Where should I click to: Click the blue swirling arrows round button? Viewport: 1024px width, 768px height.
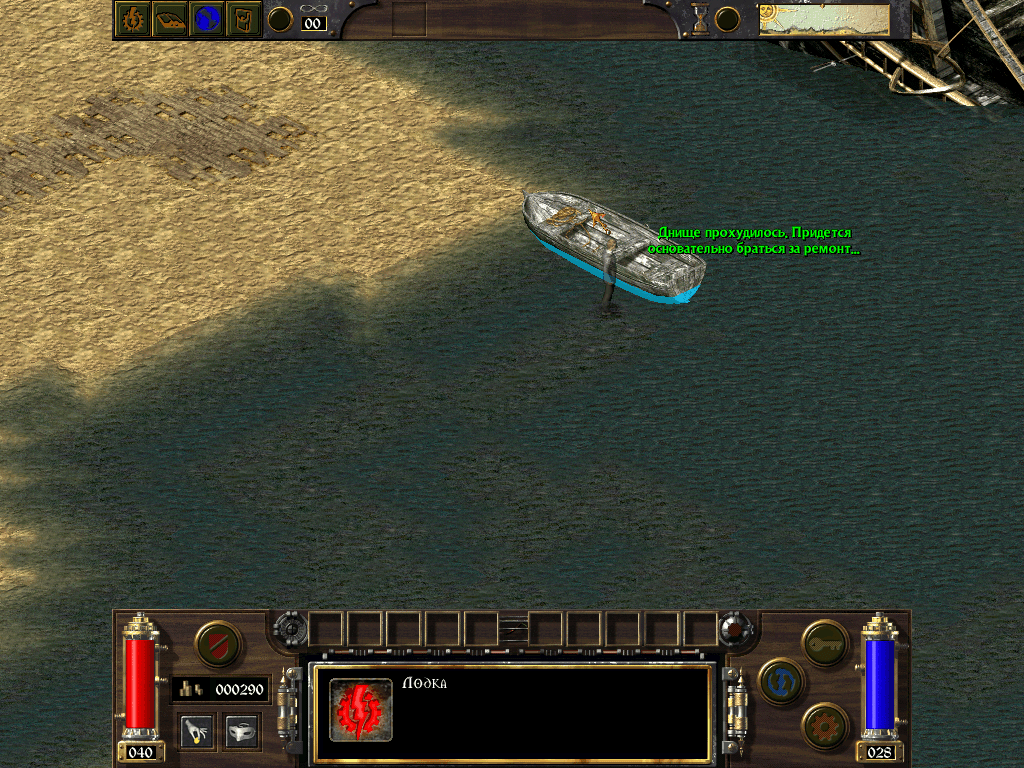pos(782,682)
